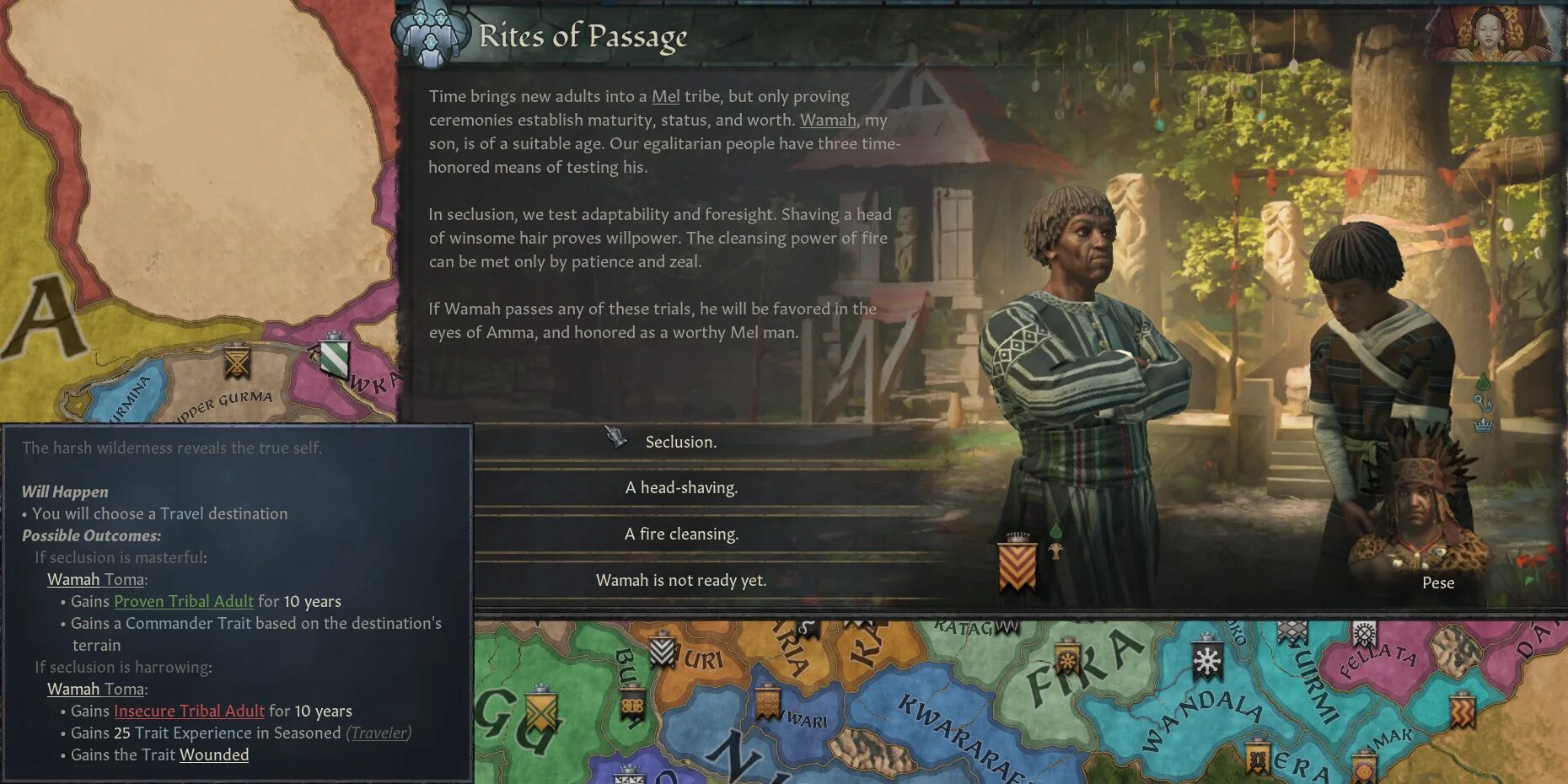Click the black snowflake banner near Wandala
1568x784 pixels.
[x=1207, y=660]
